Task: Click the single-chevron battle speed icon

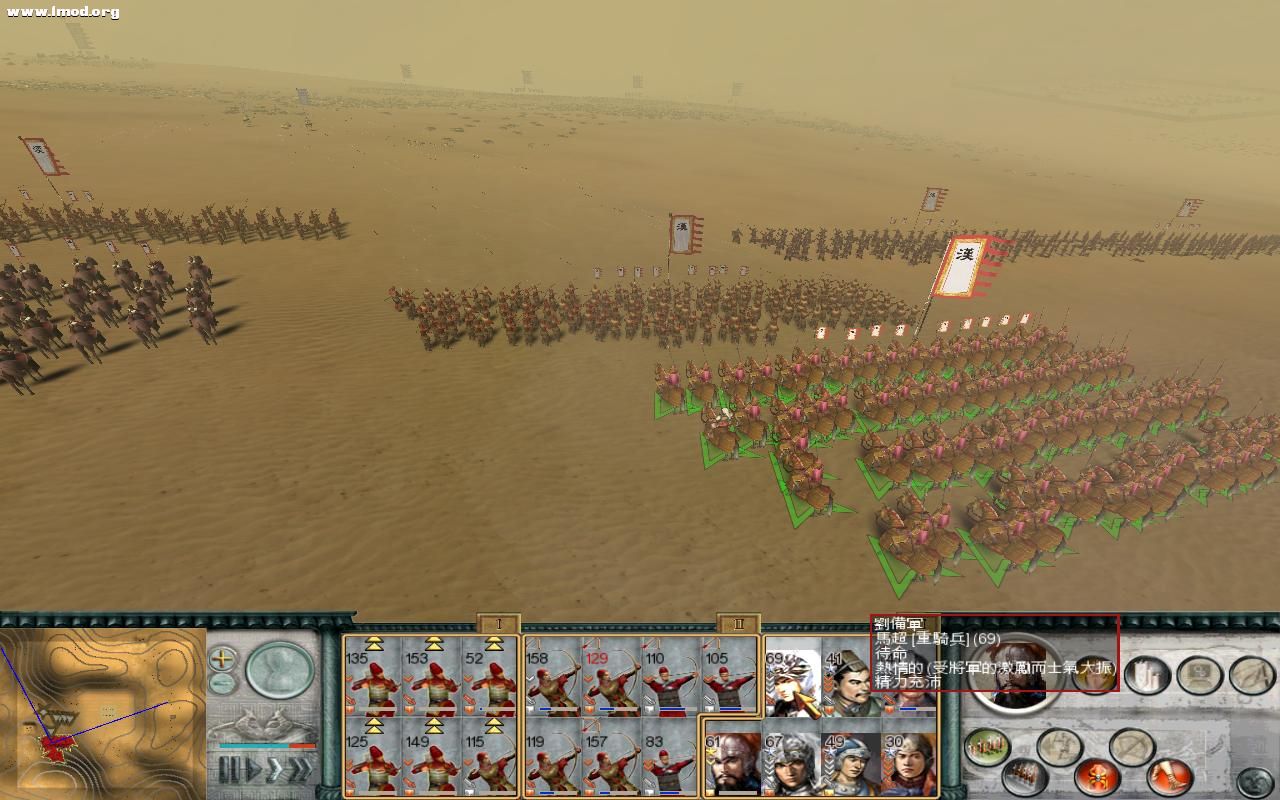Action: click(274, 769)
